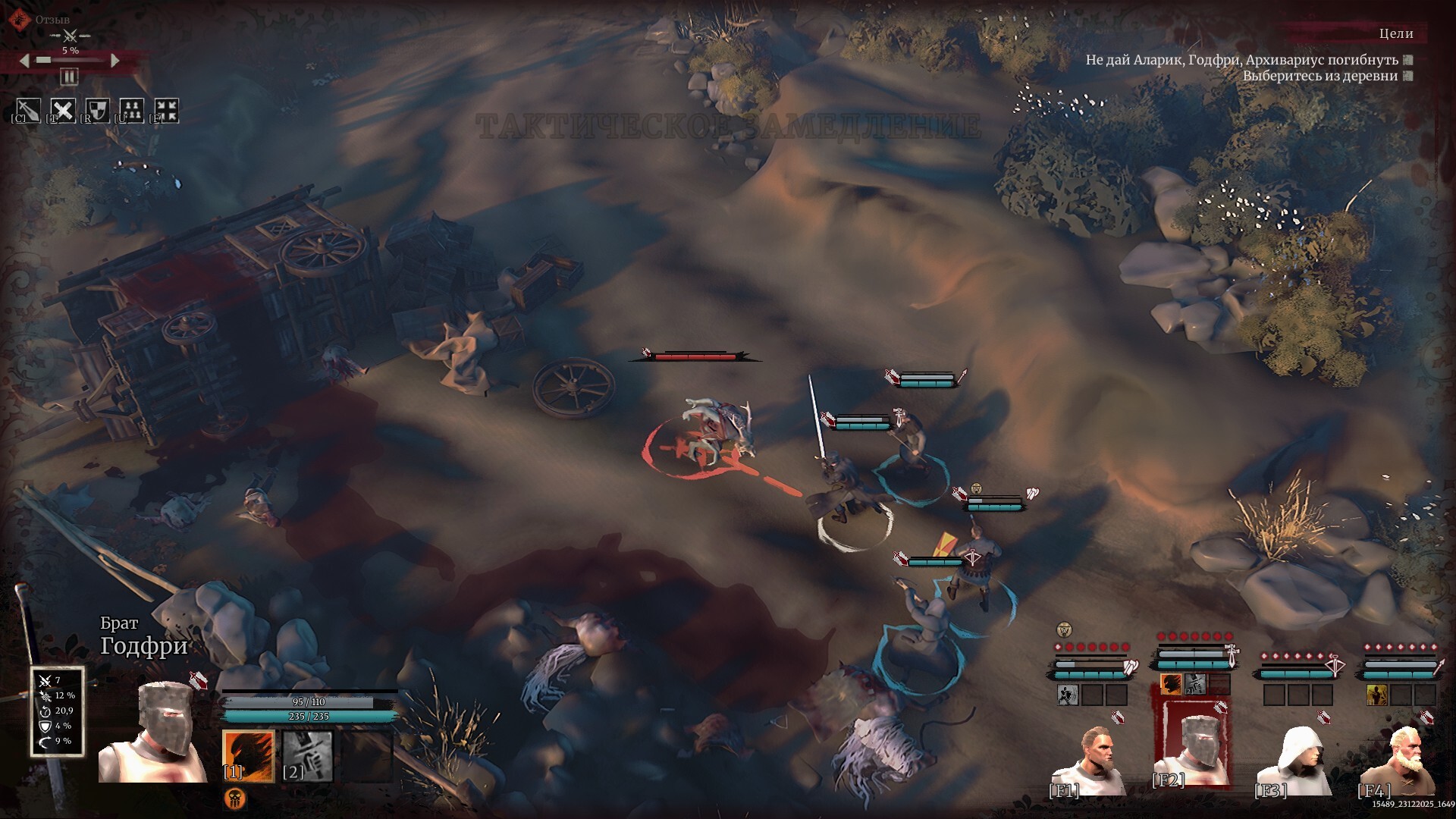
Task: Select the crossed-out X stop command
Action: (x=63, y=111)
